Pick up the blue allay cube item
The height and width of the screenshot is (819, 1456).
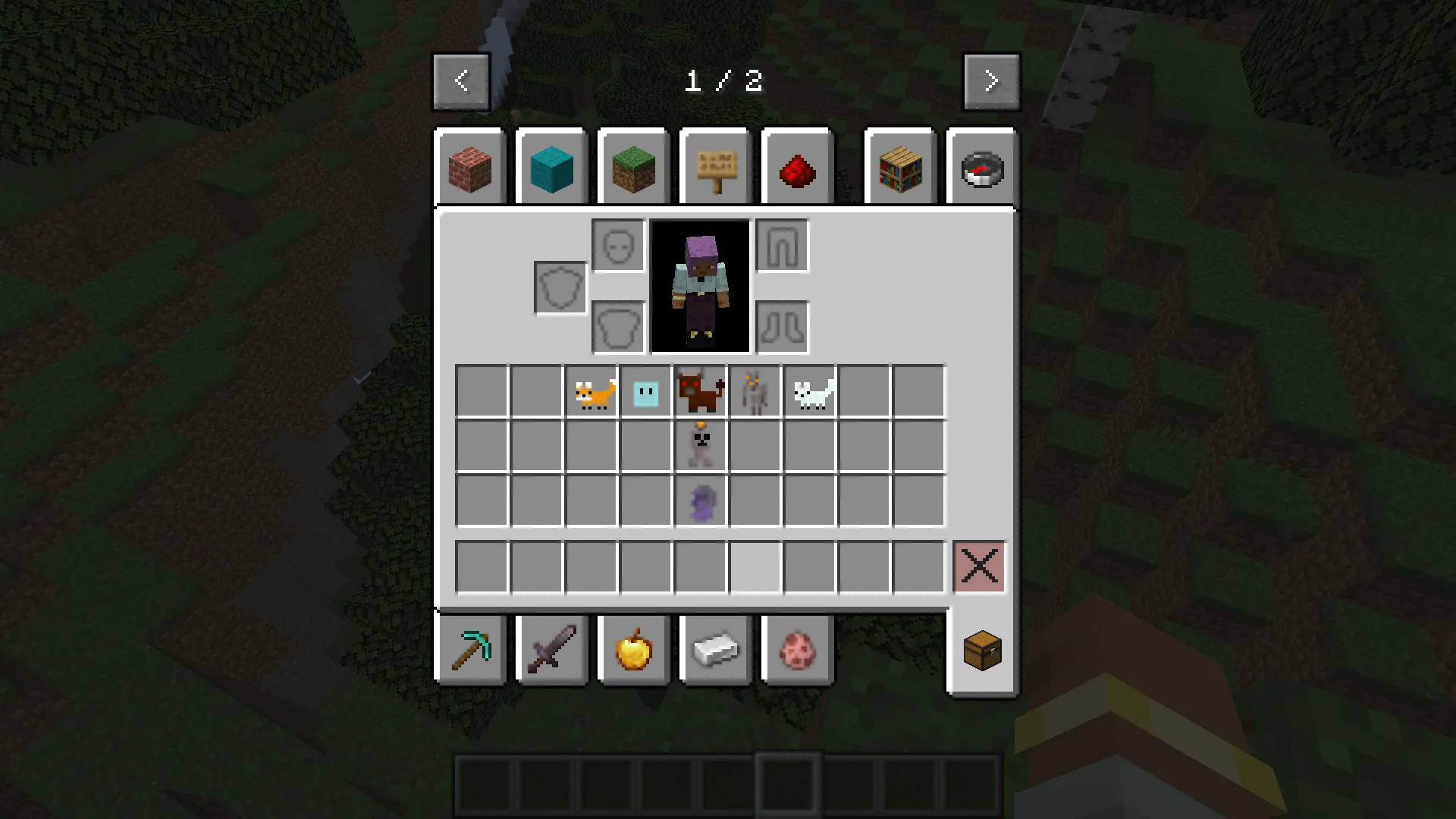tap(645, 391)
